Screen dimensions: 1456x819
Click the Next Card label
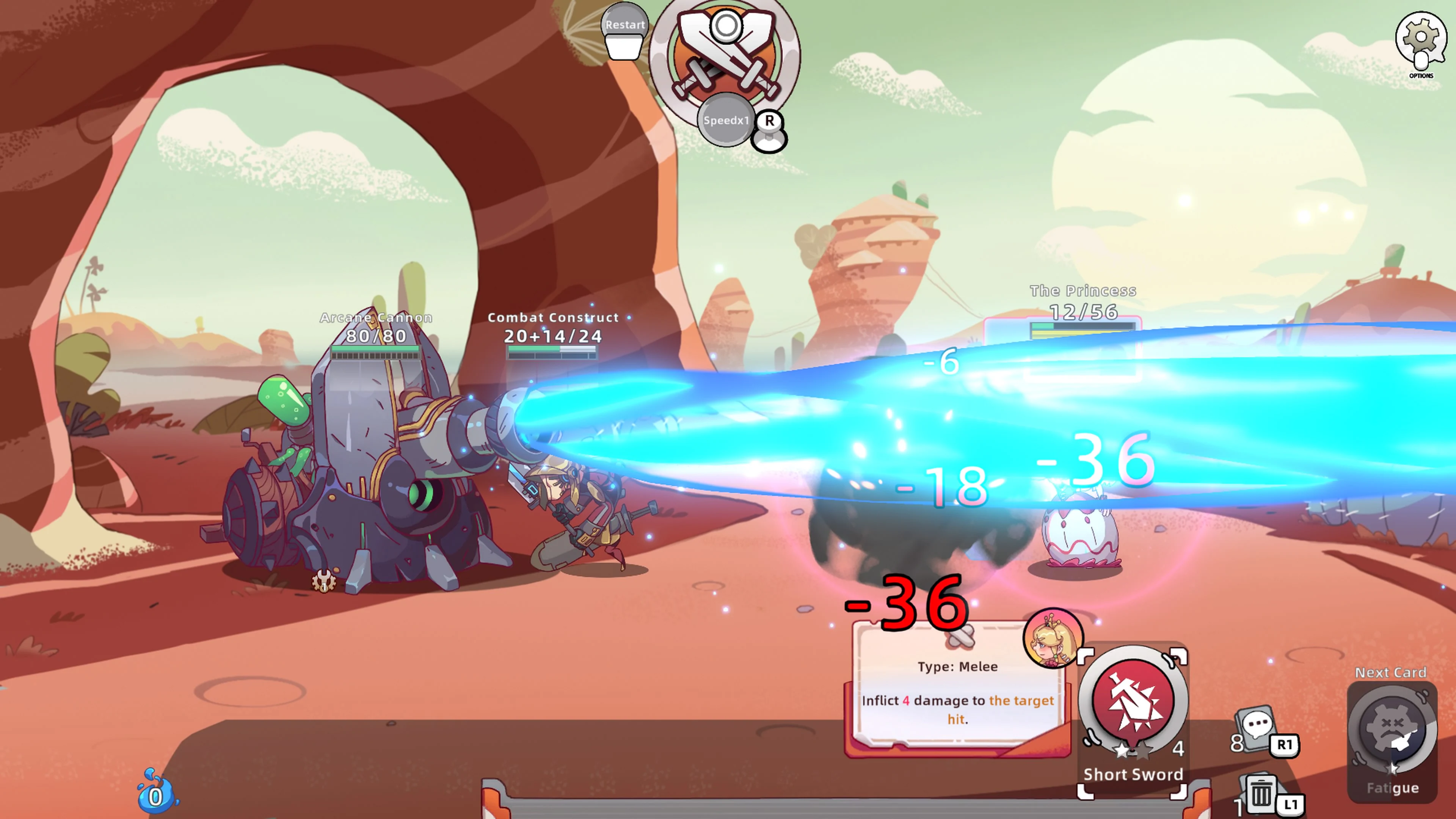pyautogui.click(x=1391, y=673)
